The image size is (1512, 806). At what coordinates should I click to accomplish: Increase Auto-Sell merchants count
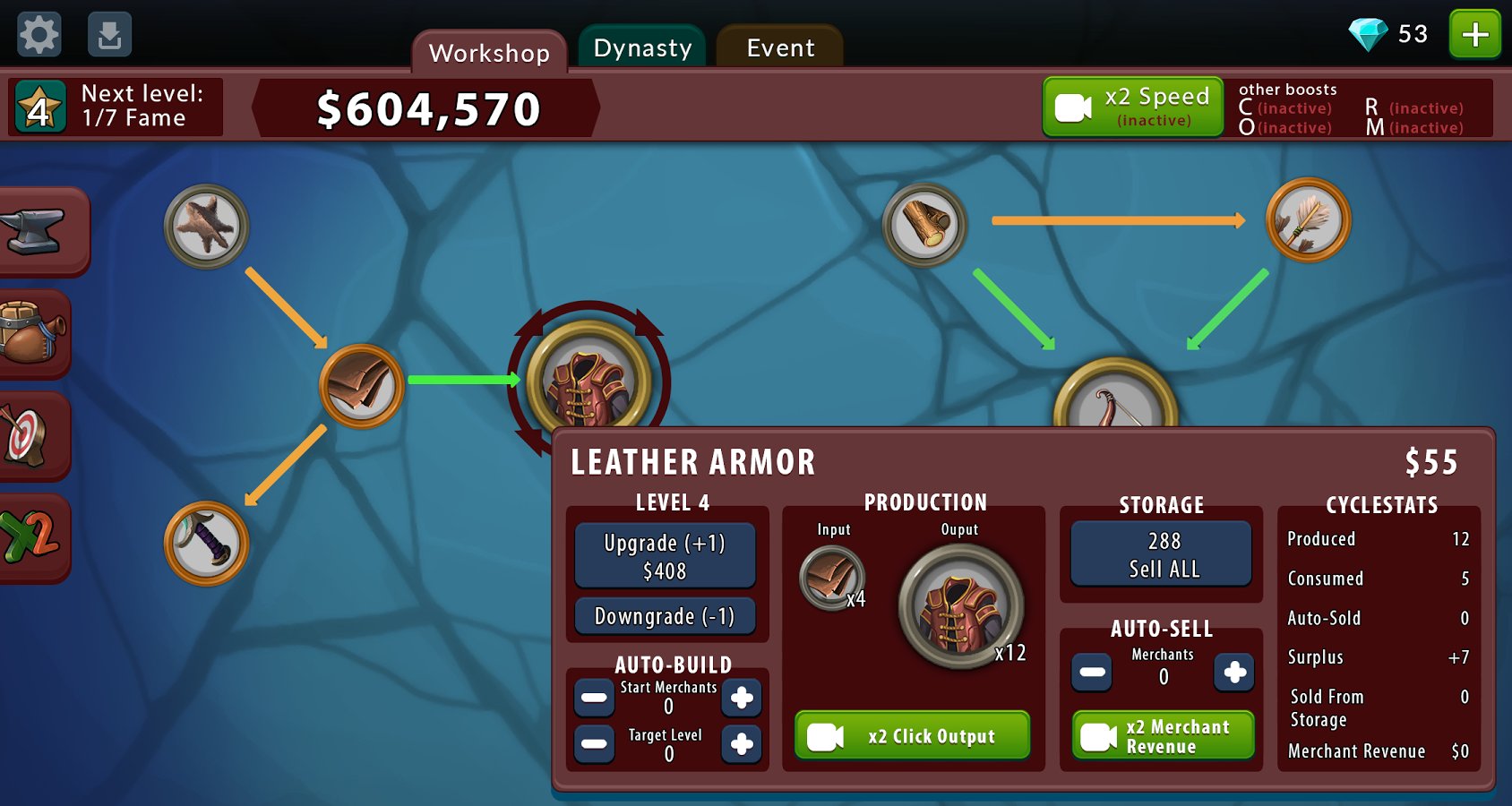point(1234,673)
